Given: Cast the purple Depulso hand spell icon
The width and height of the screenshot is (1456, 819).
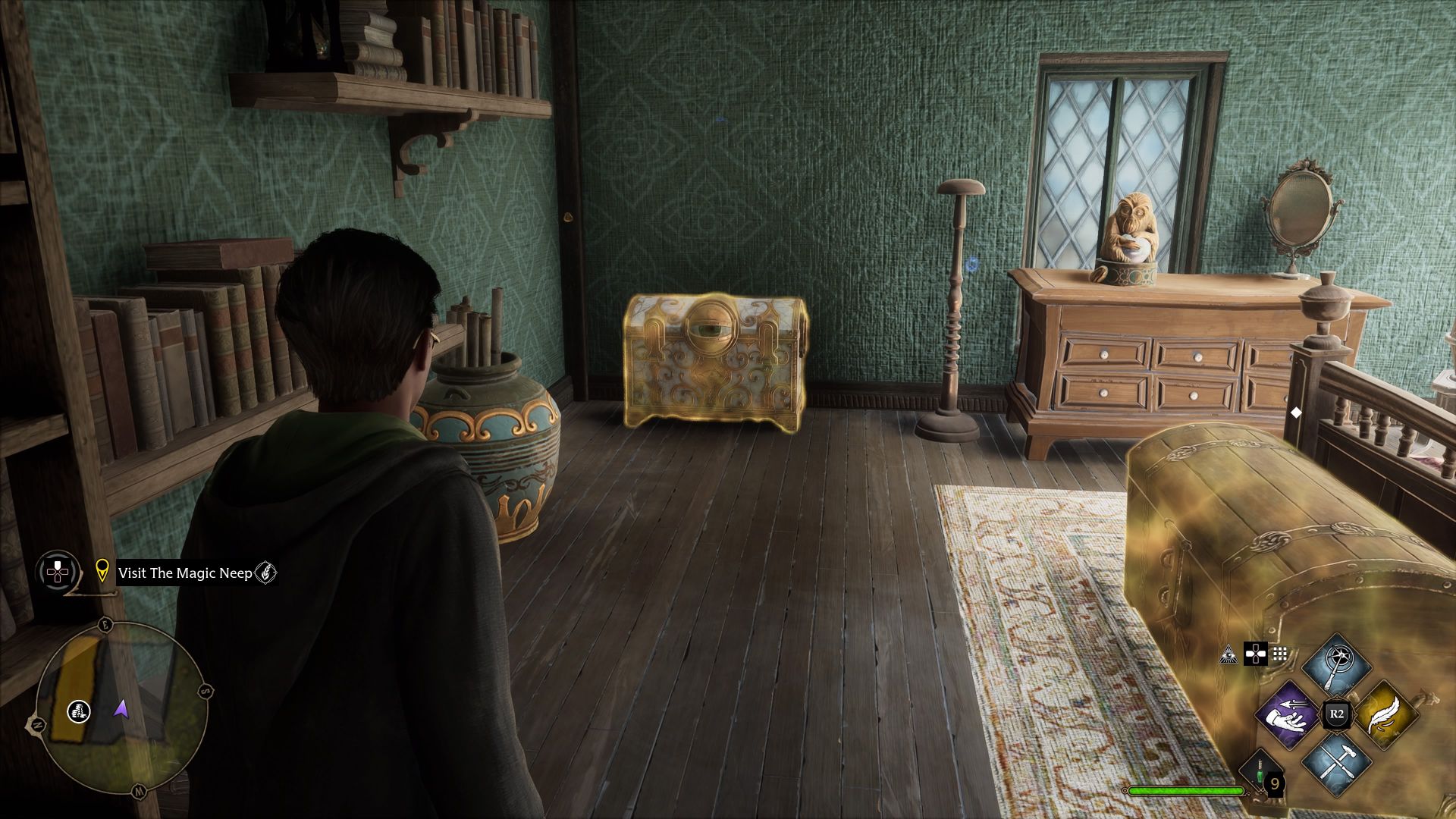Looking at the screenshot, I should click(1287, 716).
